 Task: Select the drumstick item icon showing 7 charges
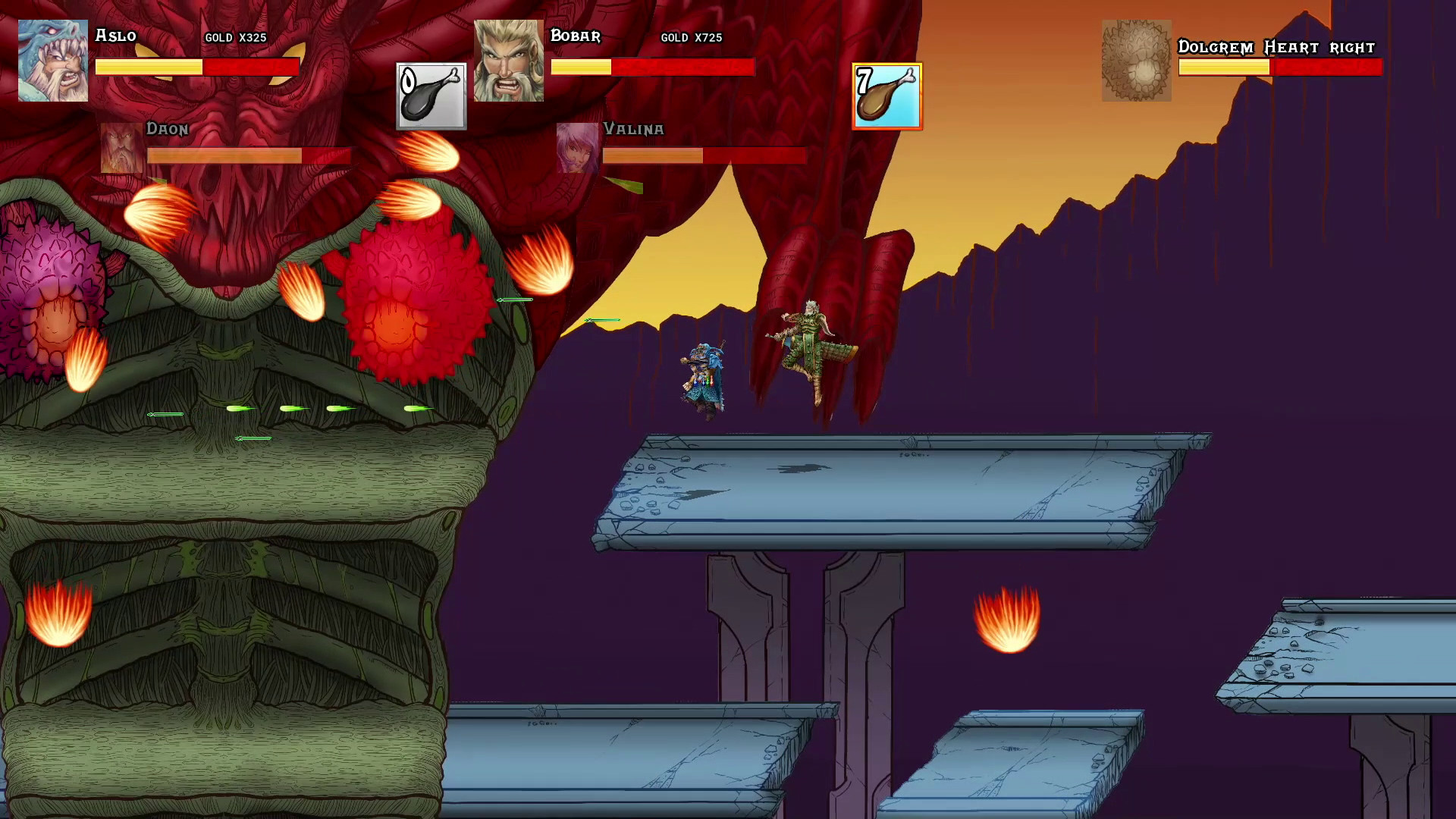pyautogui.click(x=886, y=96)
